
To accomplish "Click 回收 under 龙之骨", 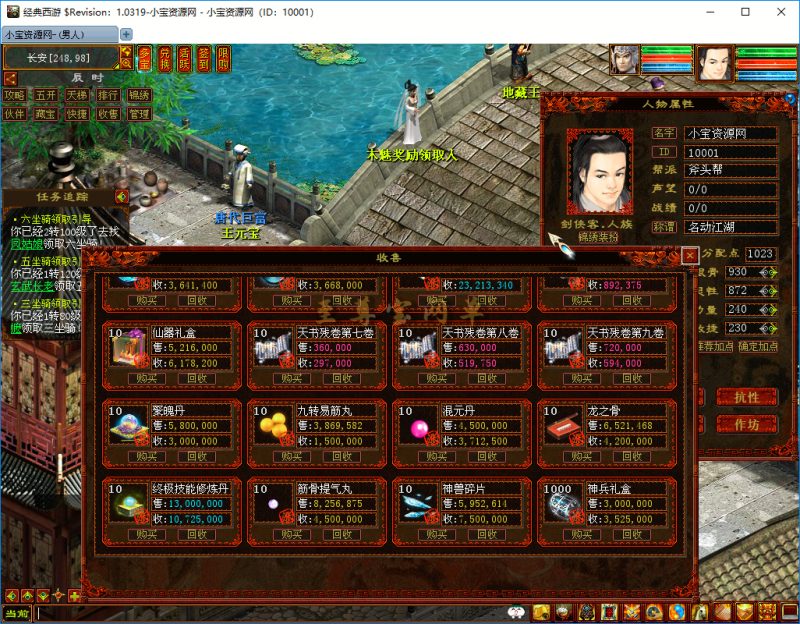I will (634, 456).
